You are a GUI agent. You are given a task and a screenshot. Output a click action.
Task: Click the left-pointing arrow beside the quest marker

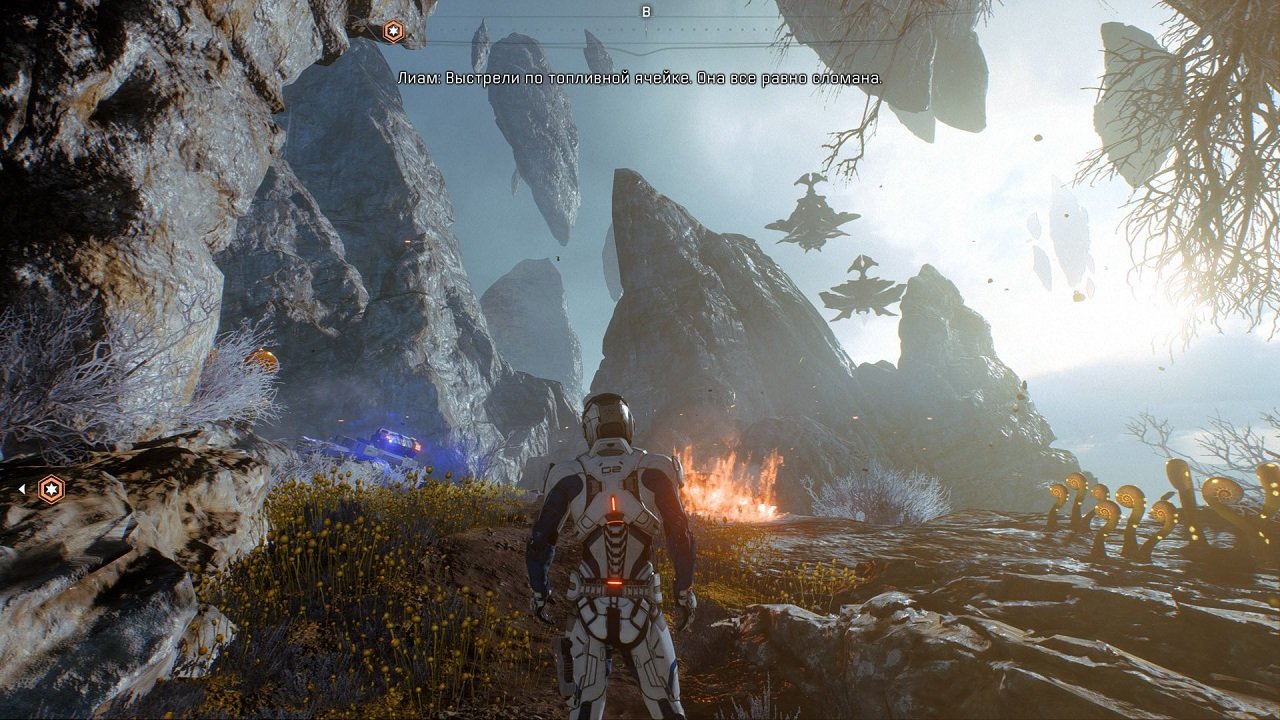(x=21, y=489)
